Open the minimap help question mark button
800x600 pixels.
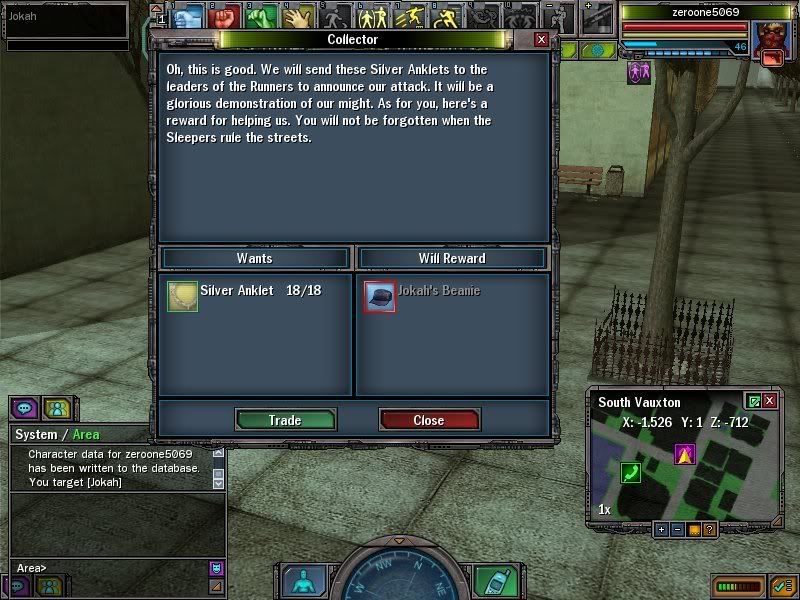709,529
